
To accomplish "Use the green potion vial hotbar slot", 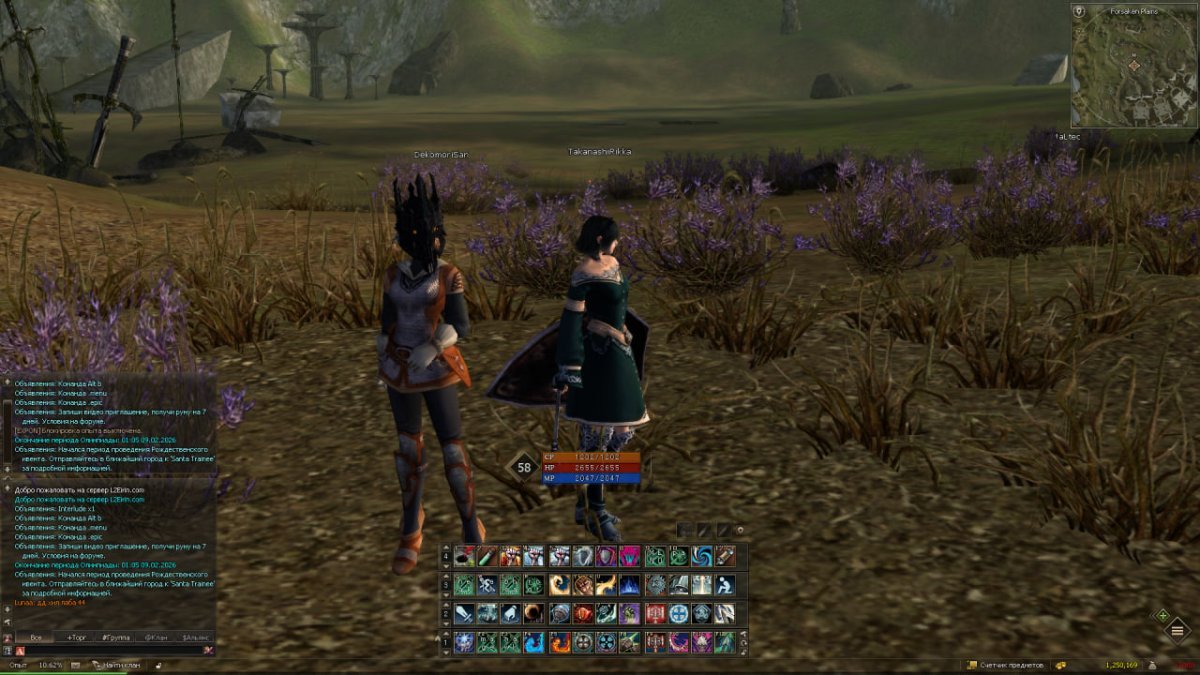I will click(x=488, y=556).
